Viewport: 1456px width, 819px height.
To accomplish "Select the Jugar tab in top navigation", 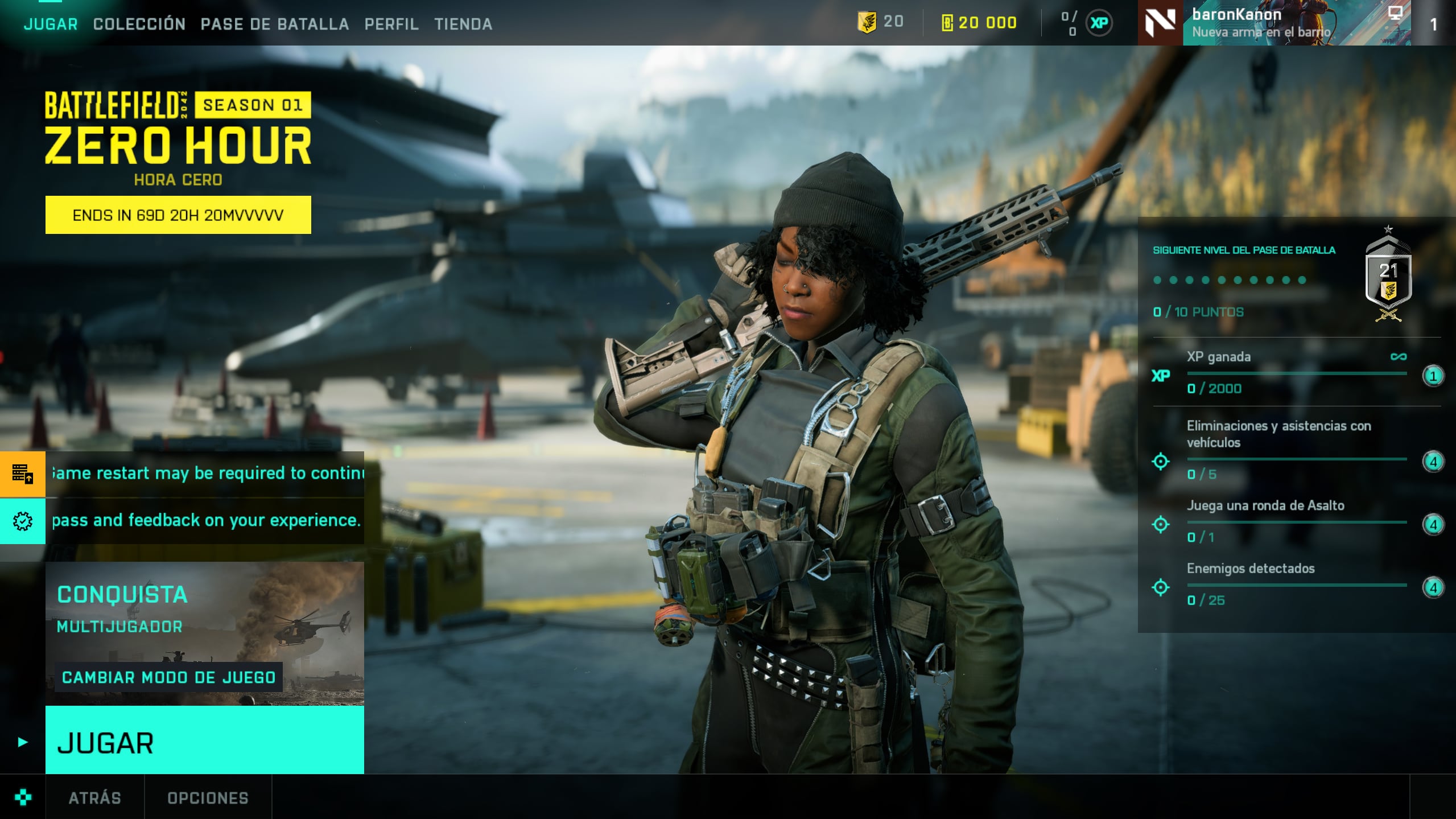I will [51, 24].
